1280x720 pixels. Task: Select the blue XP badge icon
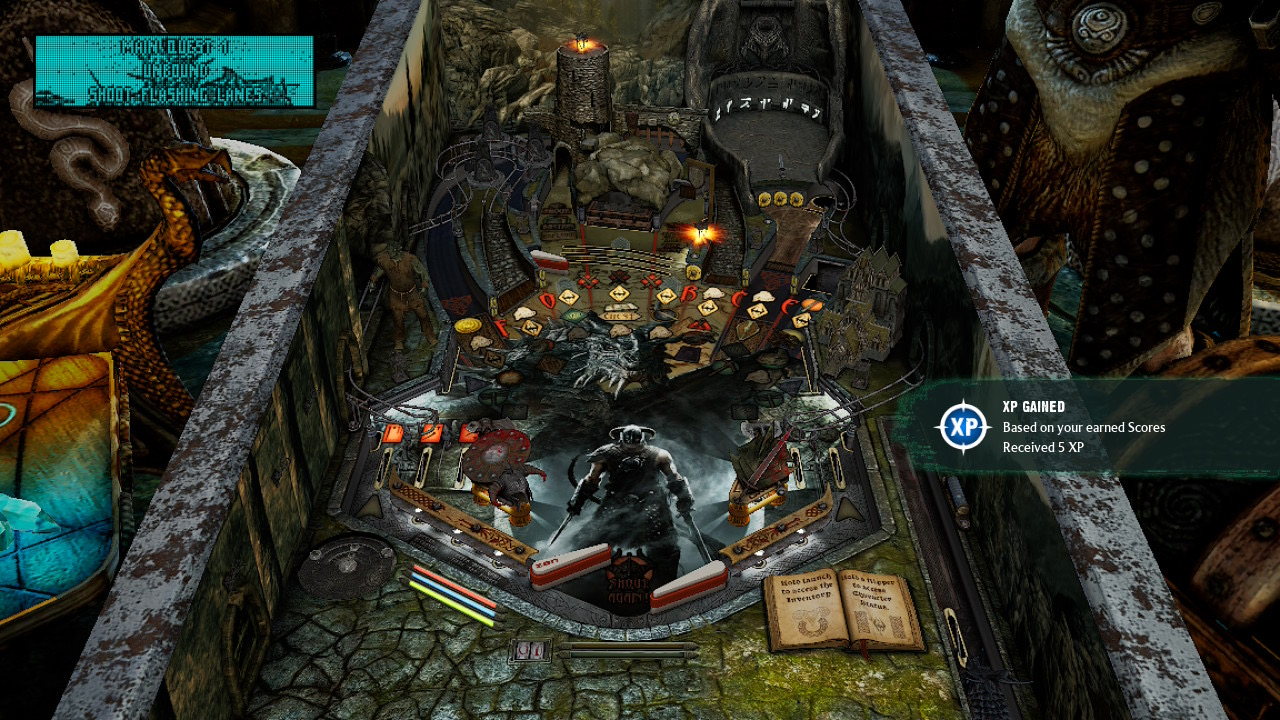(x=962, y=427)
